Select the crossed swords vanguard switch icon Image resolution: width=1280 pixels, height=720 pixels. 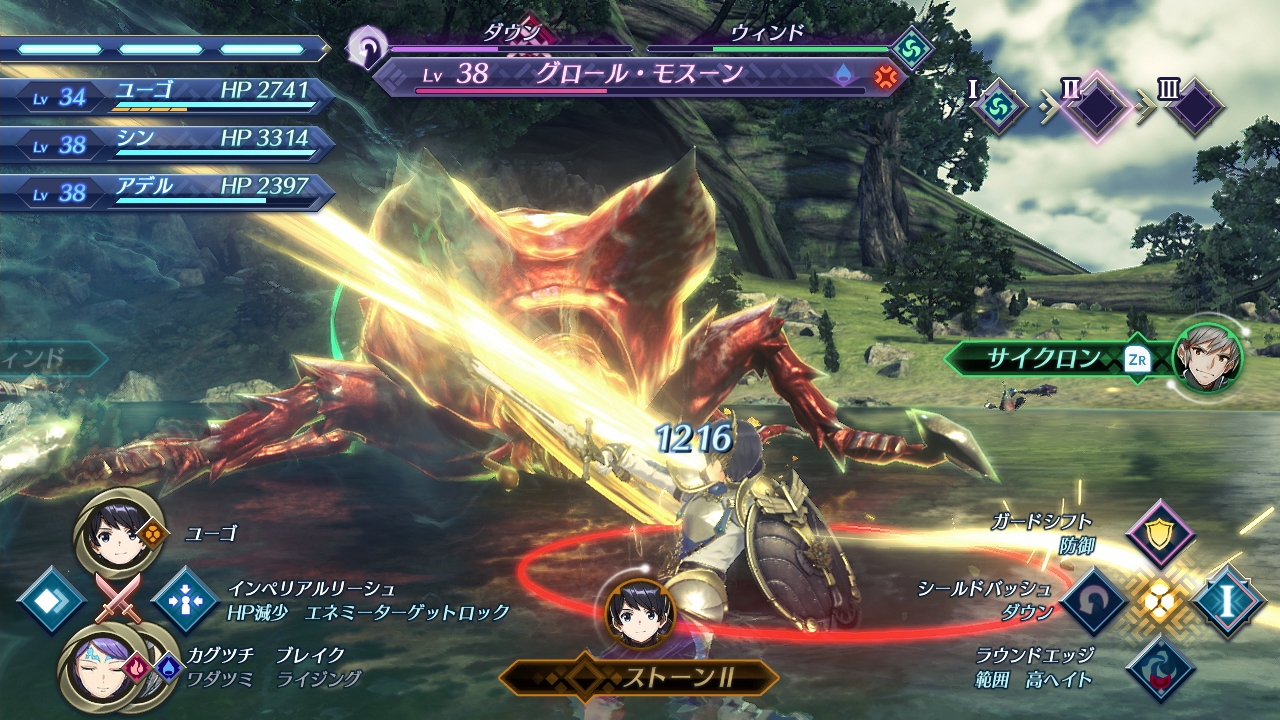[x=117, y=599]
